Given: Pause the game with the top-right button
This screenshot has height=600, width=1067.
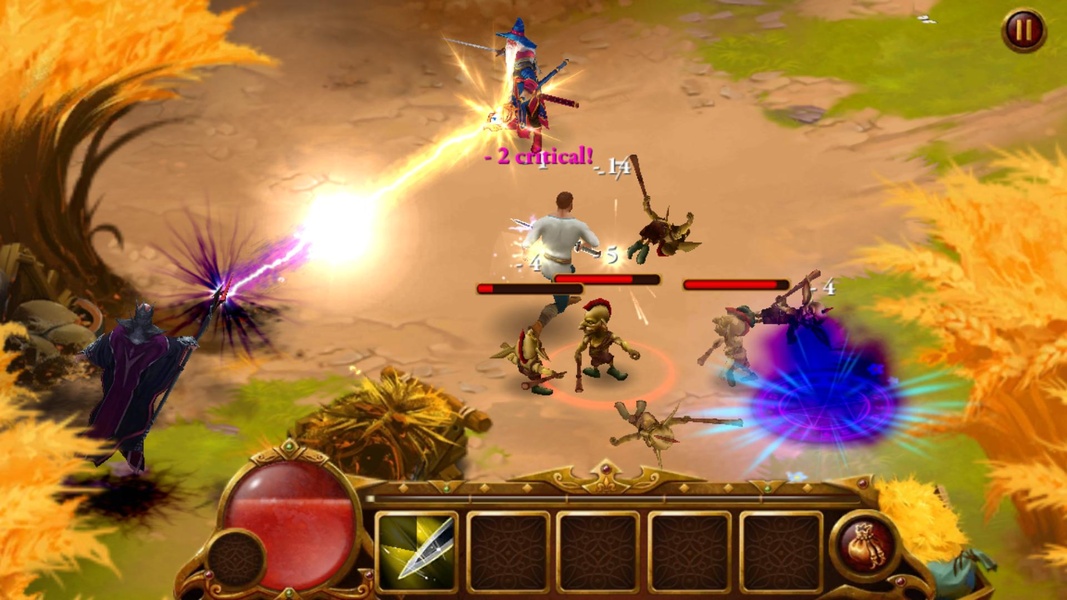Looking at the screenshot, I should click(x=1023, y=31).
